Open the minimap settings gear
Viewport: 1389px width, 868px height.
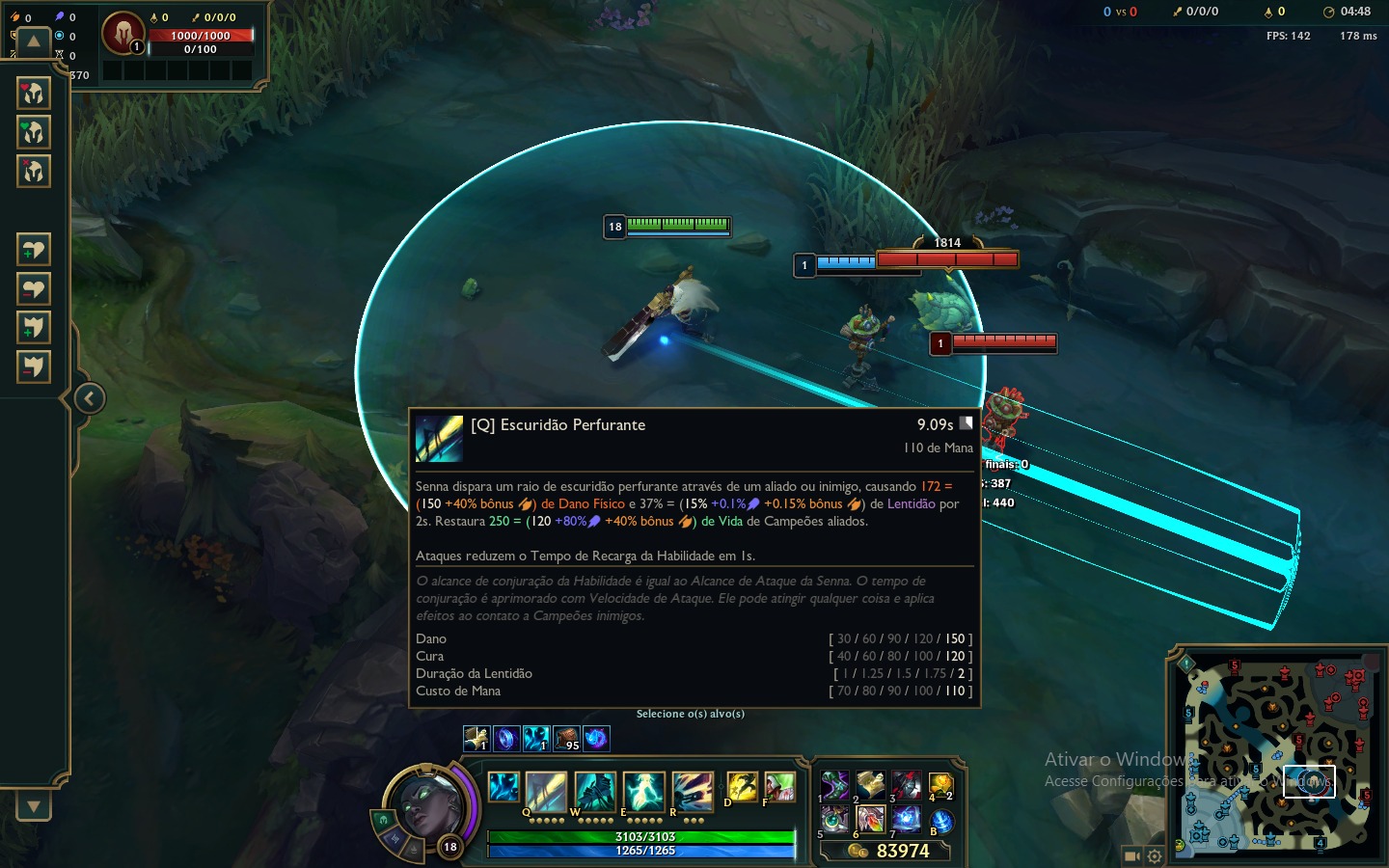[x=1154, y=855]
